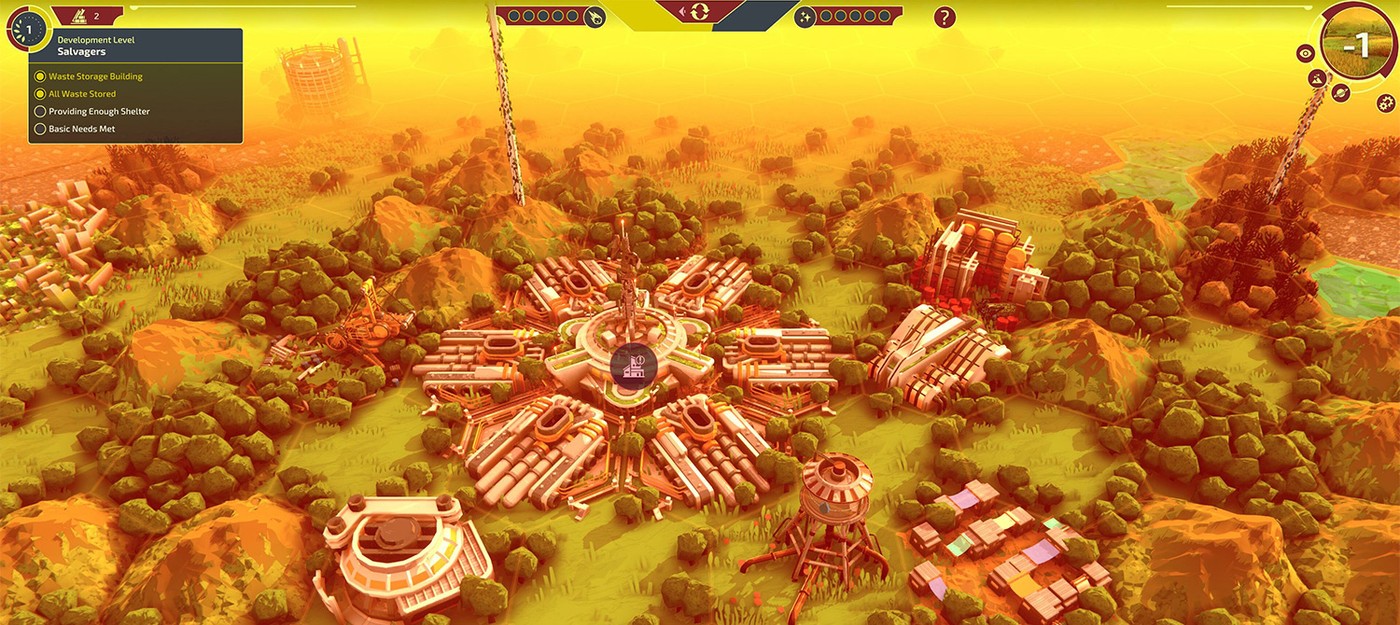Select the mountain terrain overlay icon
This screenshot has height=625, width=1400.
pyautogui.click(x=1317, y=77)
